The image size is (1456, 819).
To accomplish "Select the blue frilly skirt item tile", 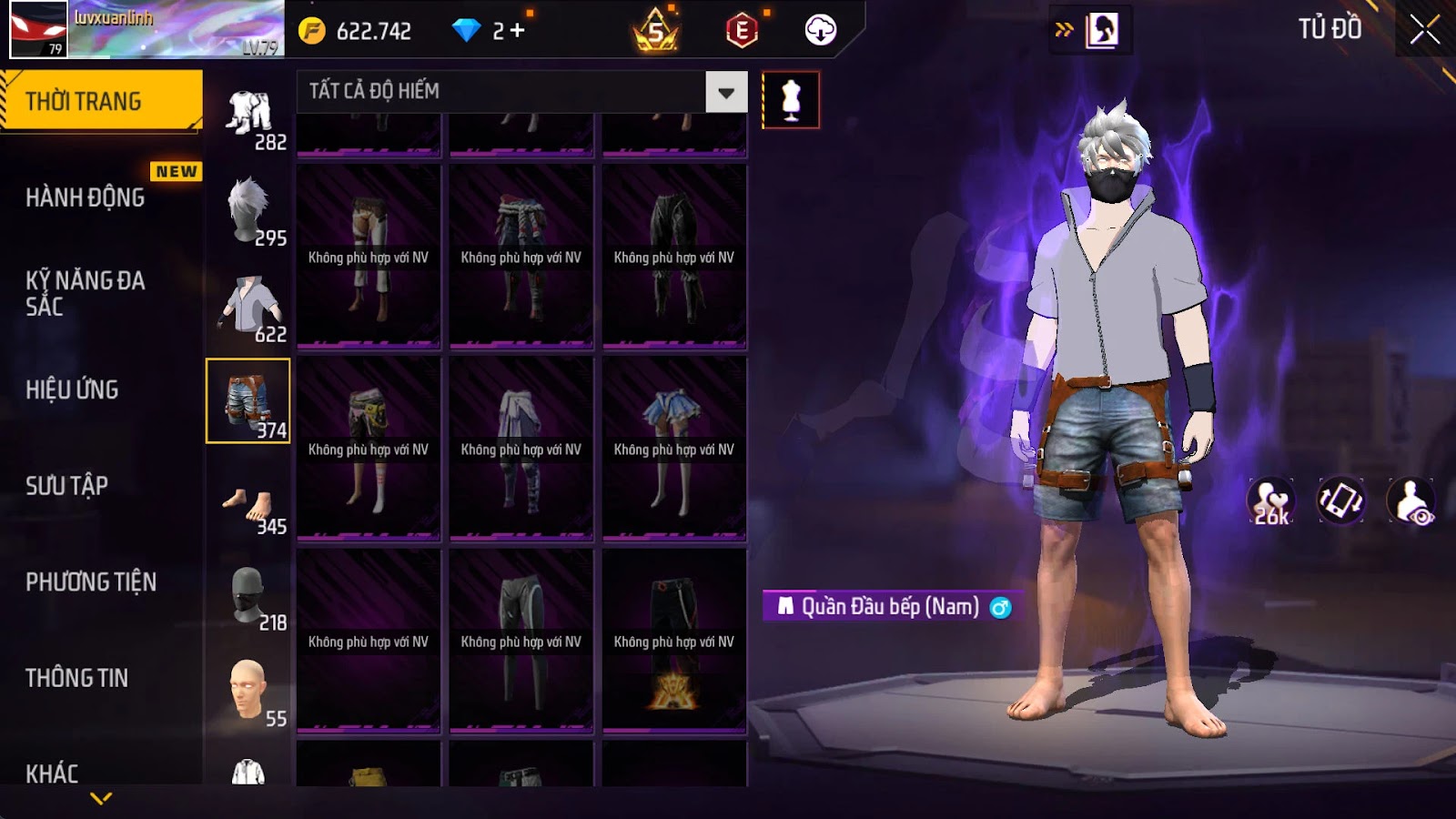I will click(674, 449).
